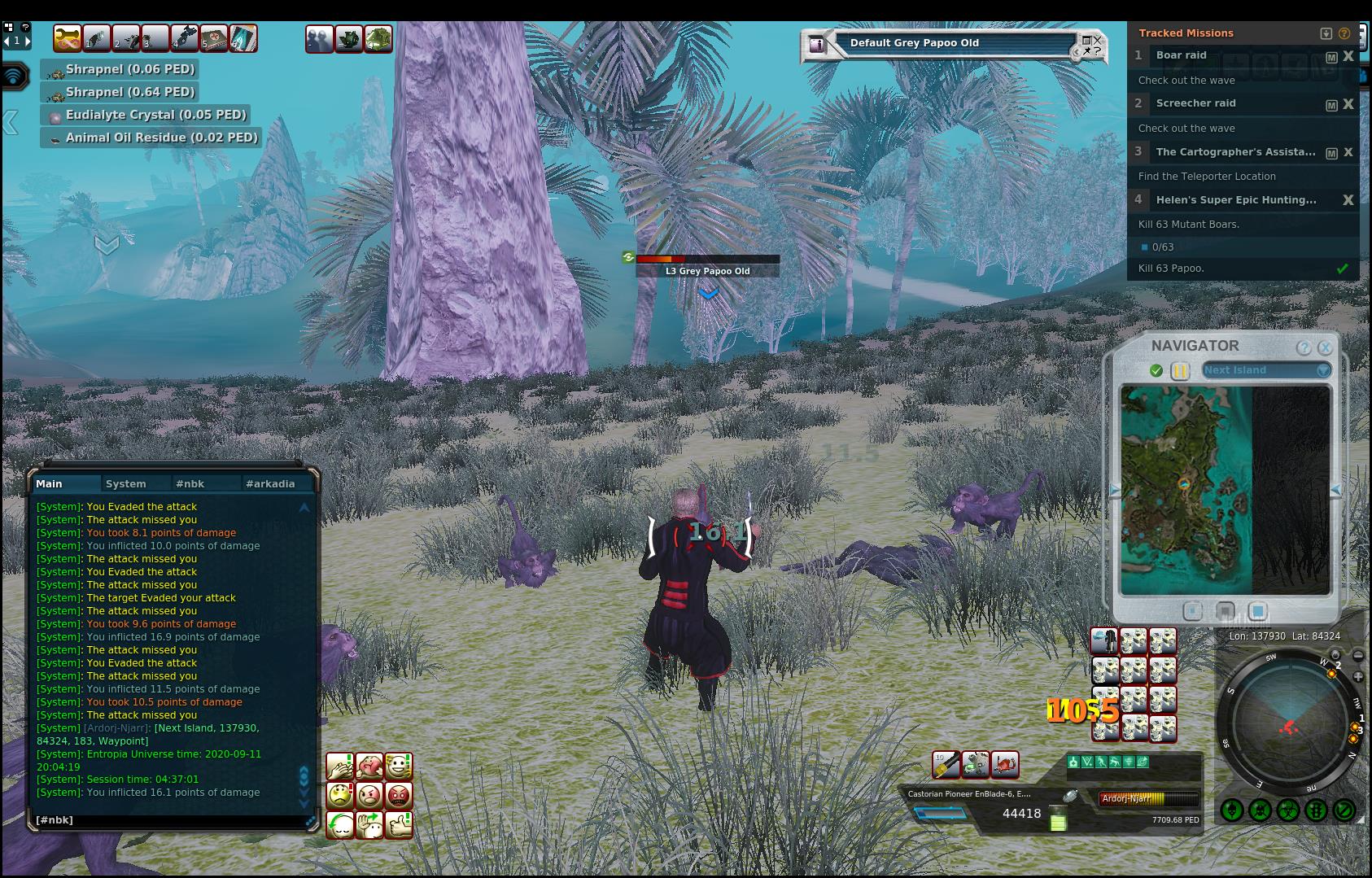Select Helen's Super Epic Hunting mission
The width and height of the screenshot is (1372, 878).
pos(1235,200)
